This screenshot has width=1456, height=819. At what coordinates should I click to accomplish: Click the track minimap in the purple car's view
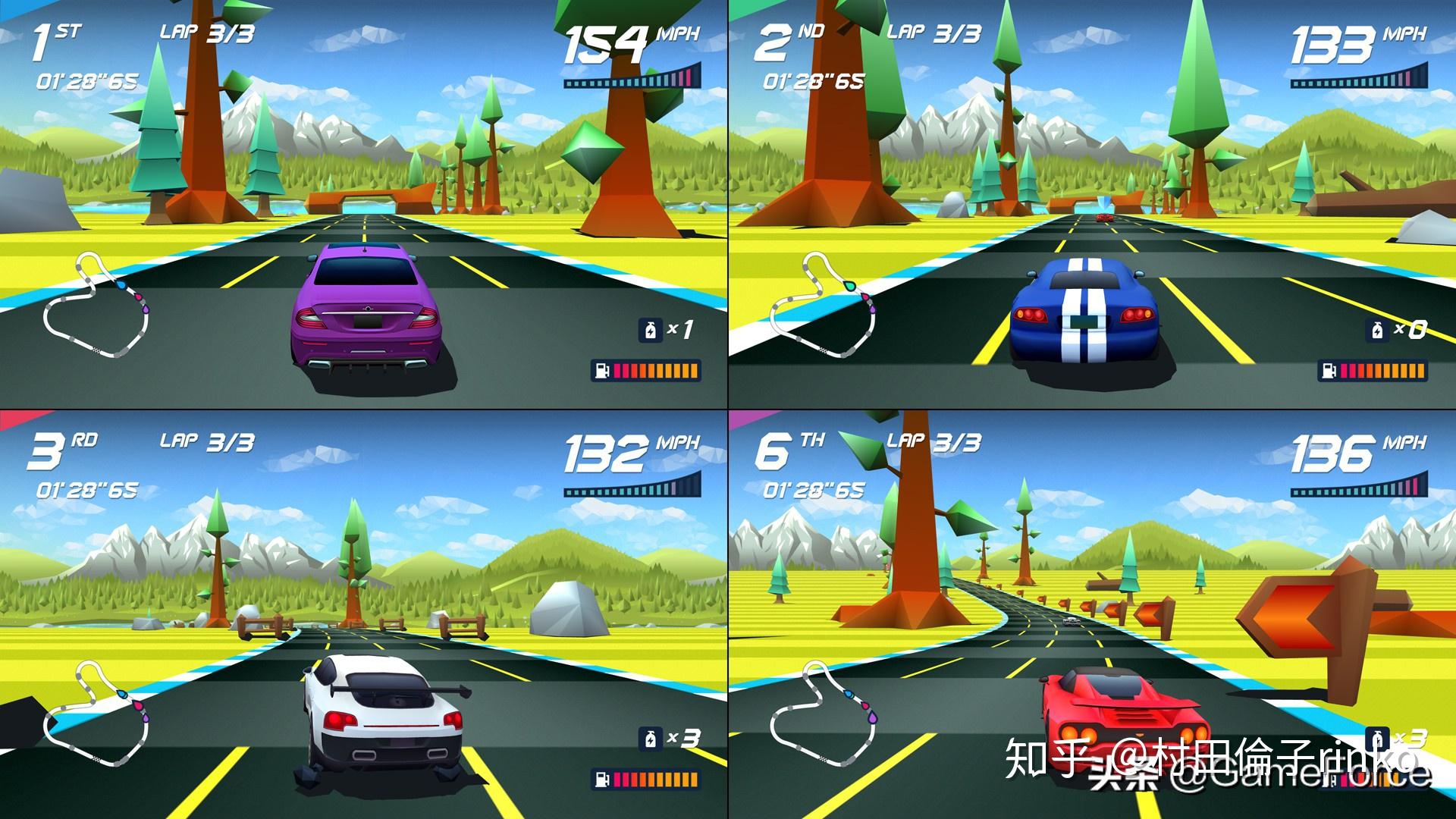point(96,306)
